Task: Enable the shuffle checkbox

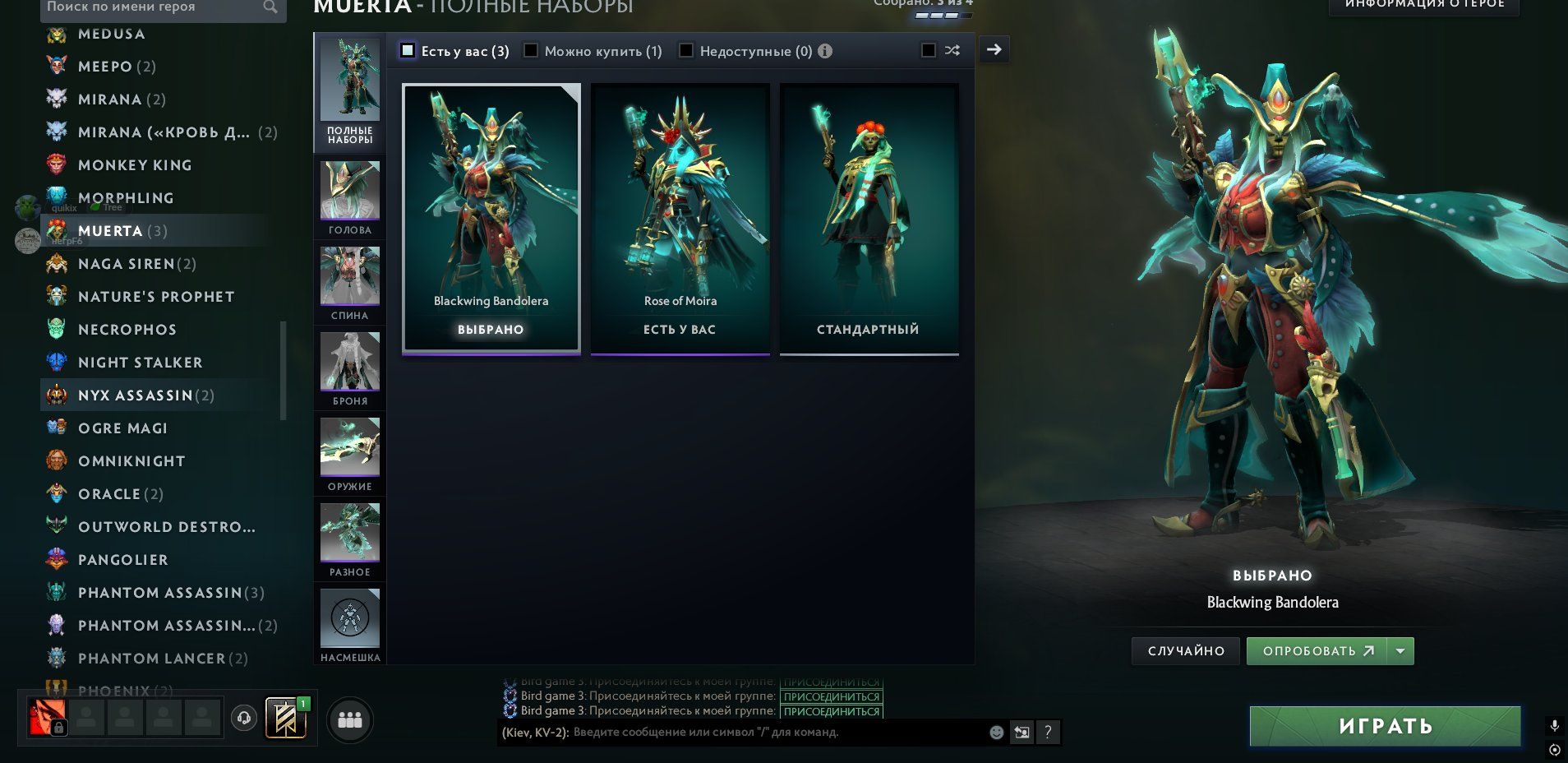Action: 929,51
